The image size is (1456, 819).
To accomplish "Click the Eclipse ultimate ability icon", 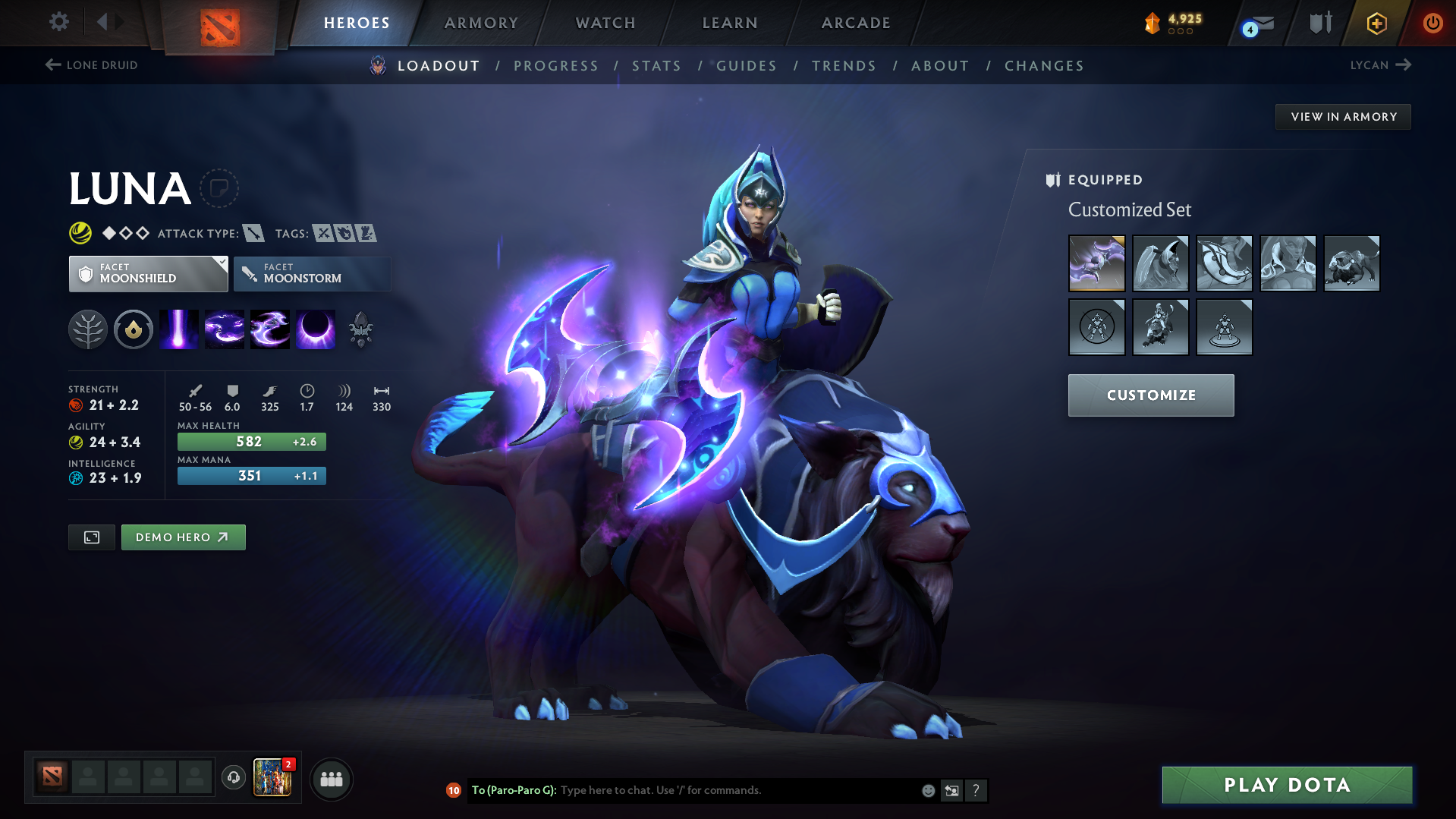I will pyautogui.click(x=316, y=329).
